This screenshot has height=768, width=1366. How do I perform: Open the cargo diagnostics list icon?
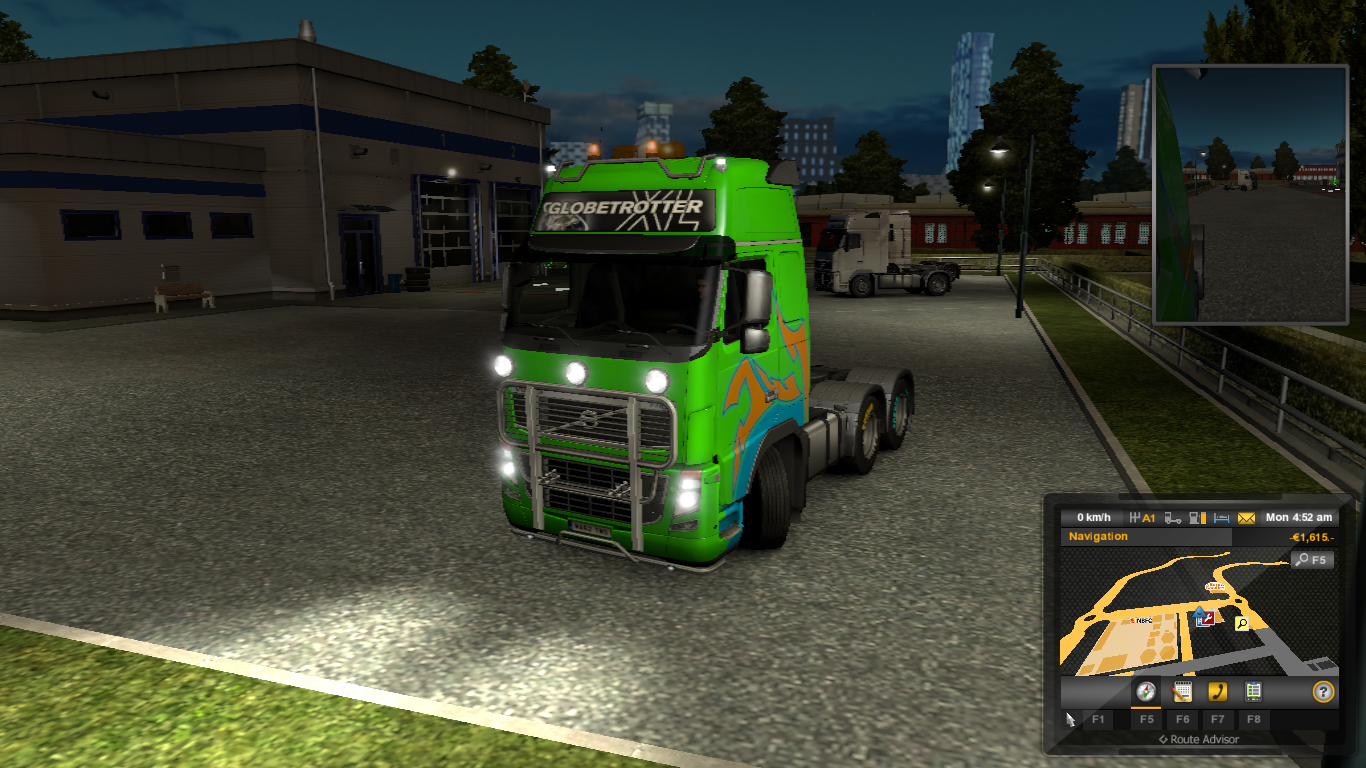[1254, 691]
